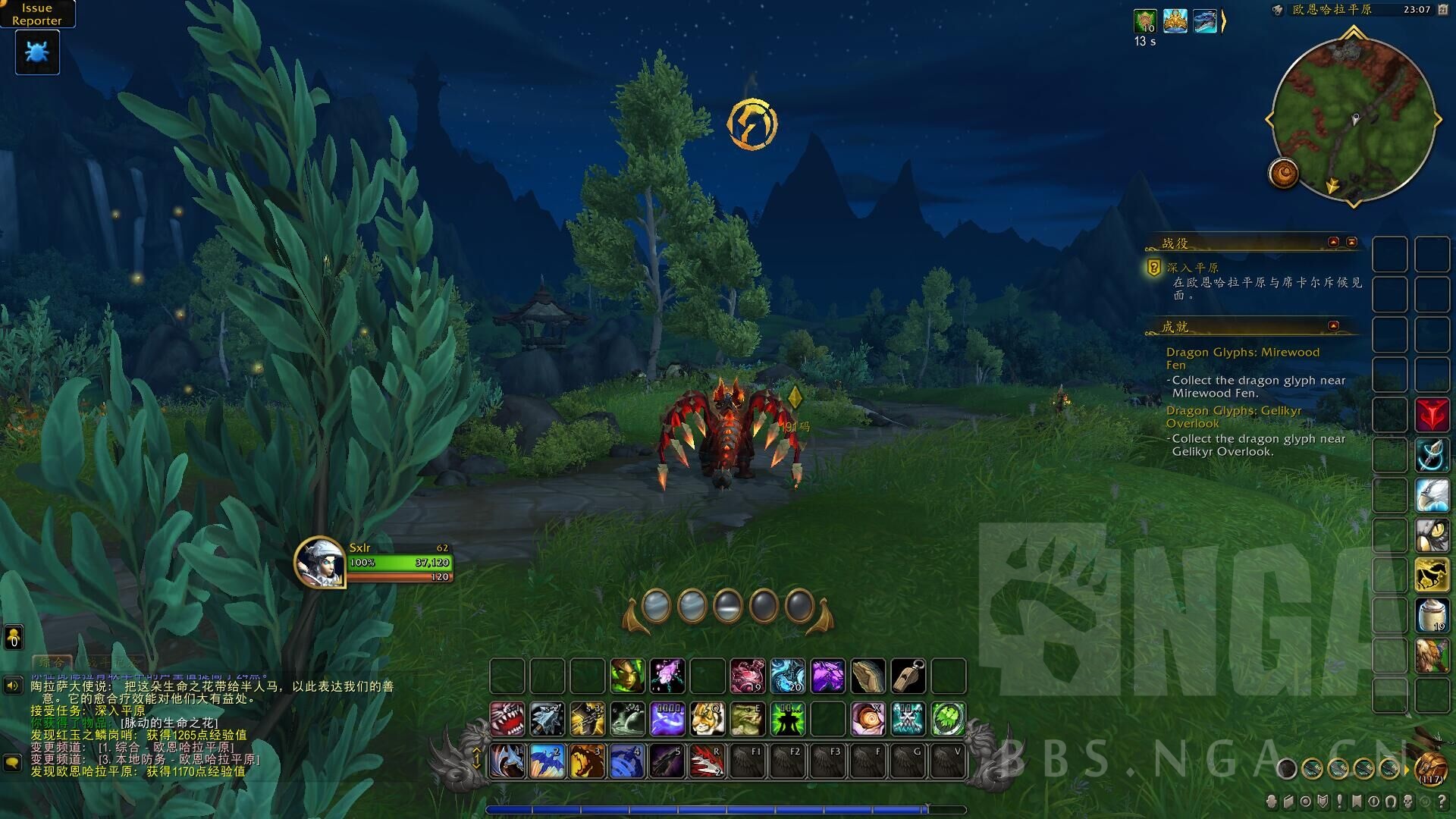Image resolution: width=1456 pixels, height=819 pixels.
Task: Open the guild panel banner icon
Action: coord(1357,800)
